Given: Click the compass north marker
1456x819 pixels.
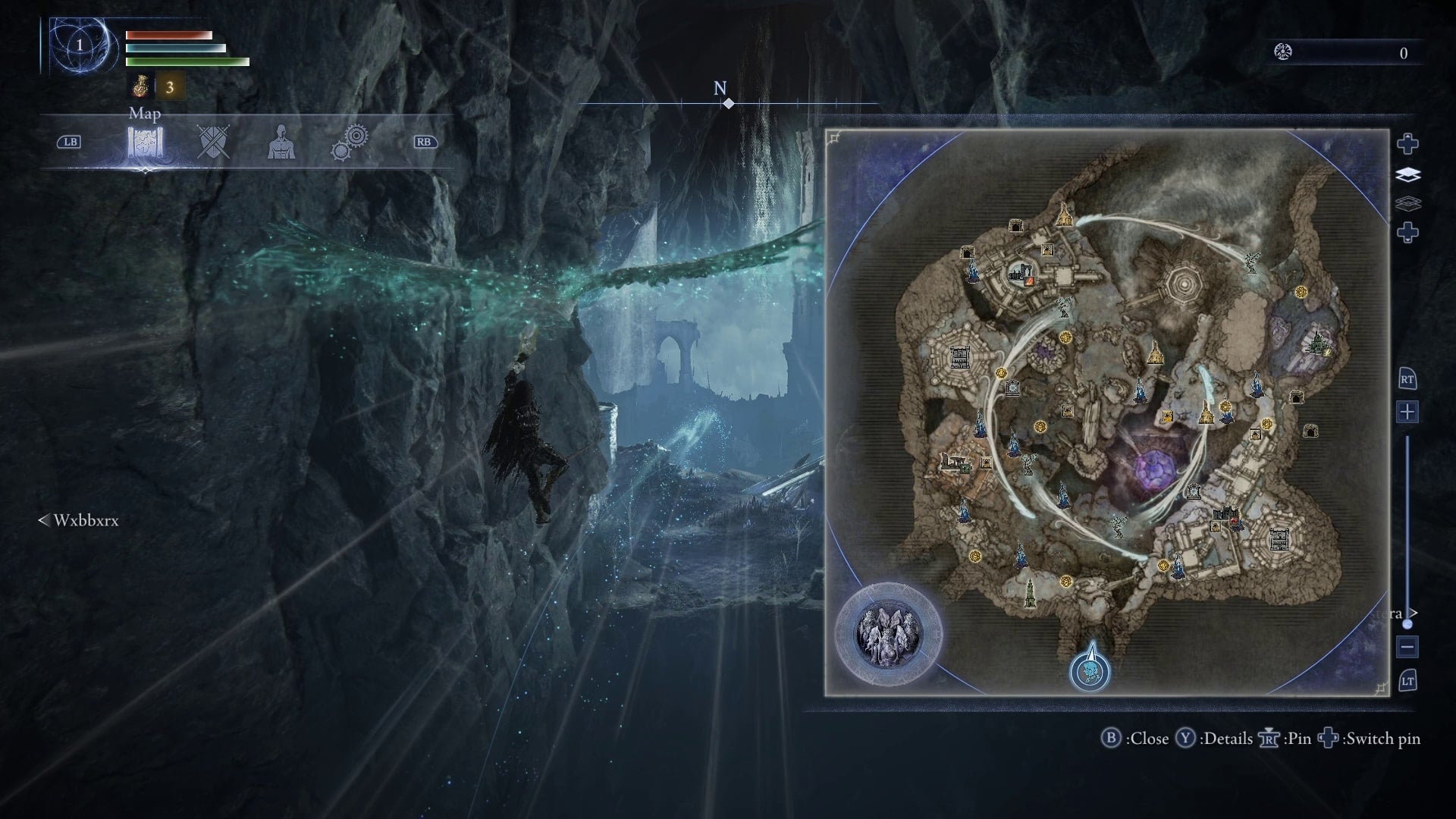Looking at the screenshot, I should pos(728,103).
